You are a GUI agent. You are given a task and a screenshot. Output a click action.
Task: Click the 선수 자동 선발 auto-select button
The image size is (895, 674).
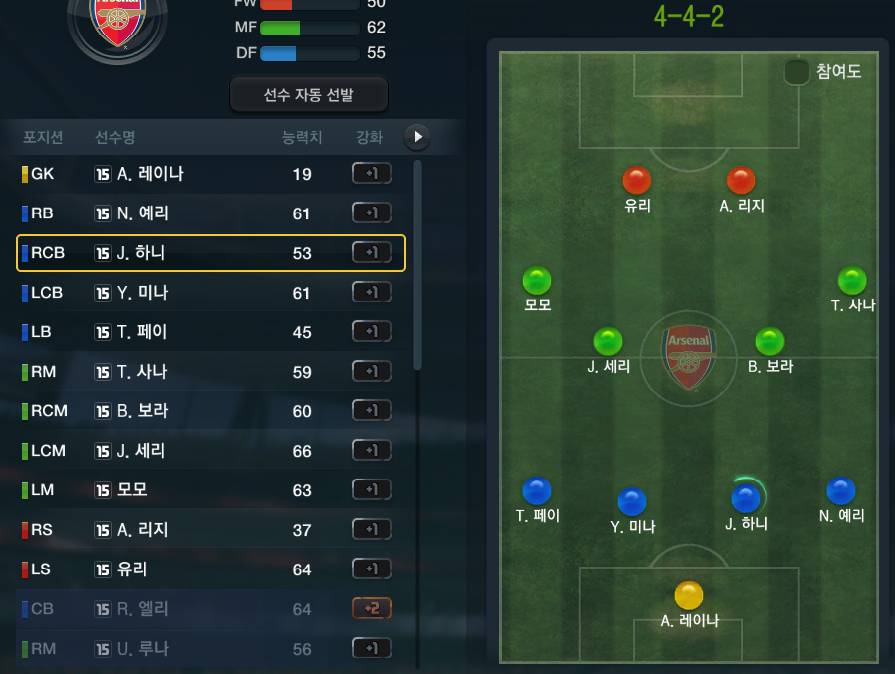click(308, 95)
